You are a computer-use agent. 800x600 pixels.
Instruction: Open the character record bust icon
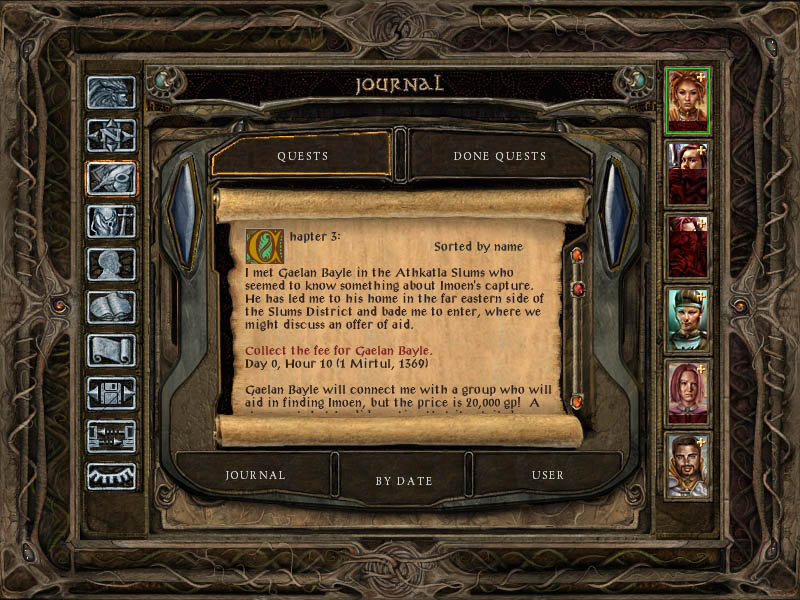pyautogui.click(x=111, y=264)
